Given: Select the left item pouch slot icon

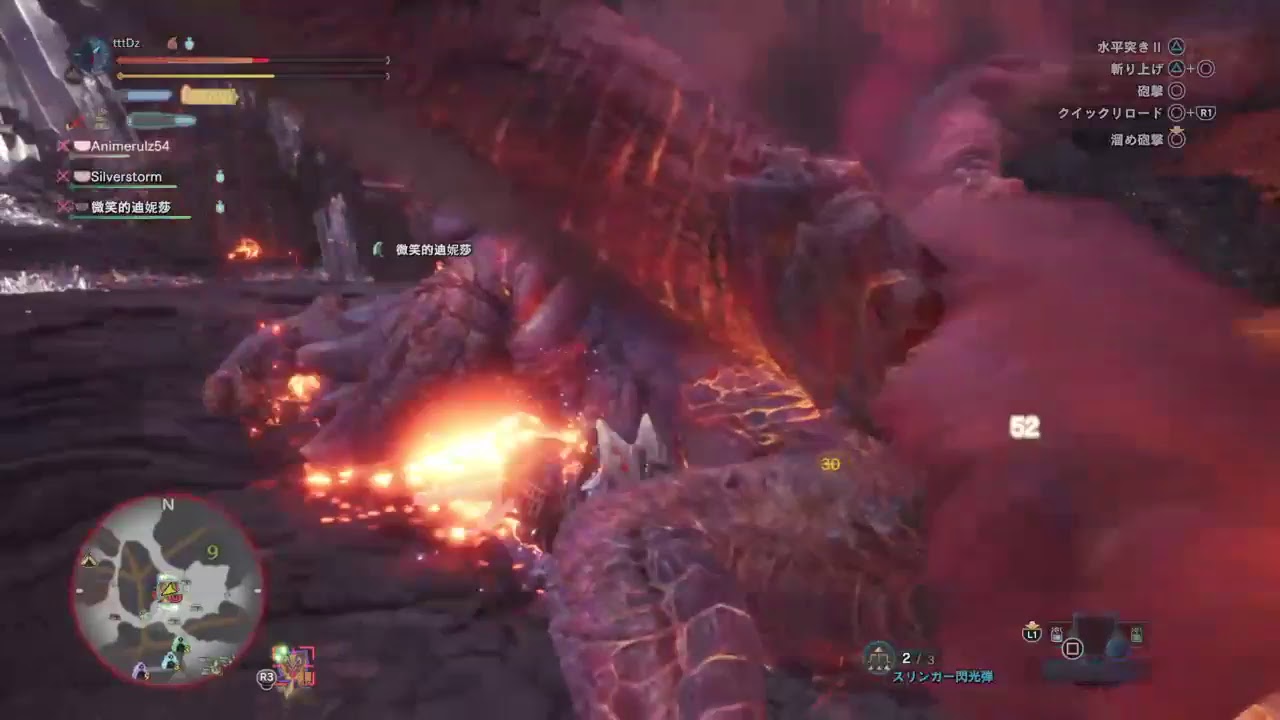Looking at the screenshot, I should [1057, 633].
